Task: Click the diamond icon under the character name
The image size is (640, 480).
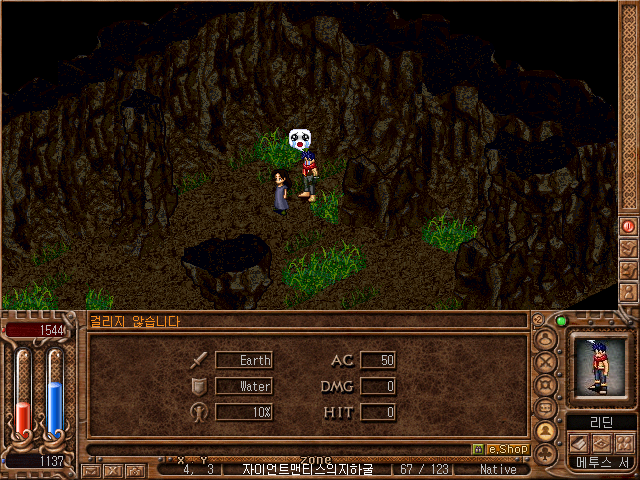Action: click(602, 442)
